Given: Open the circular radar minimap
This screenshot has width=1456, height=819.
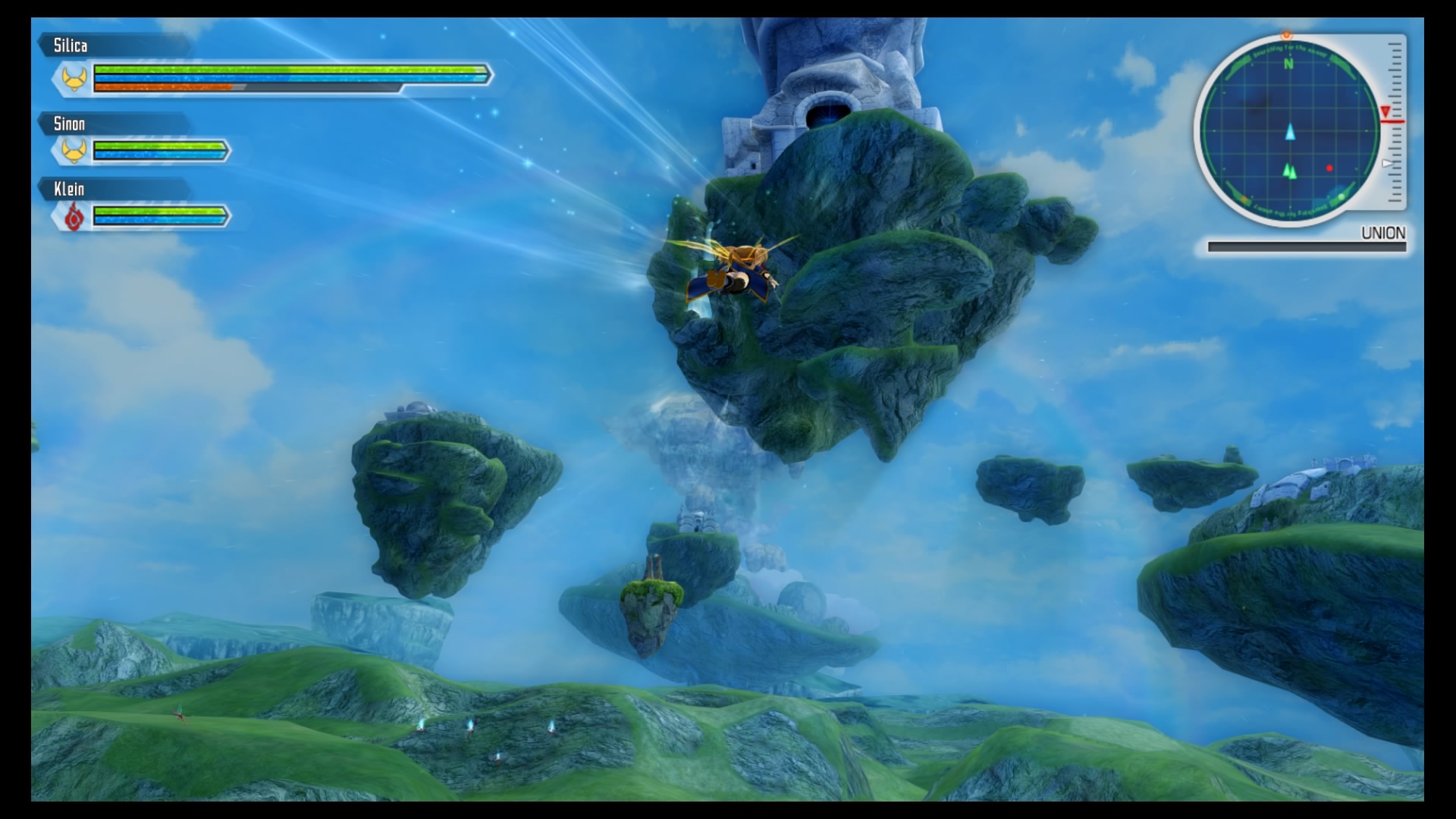Looking at the screenshot, I should 1289,129.
